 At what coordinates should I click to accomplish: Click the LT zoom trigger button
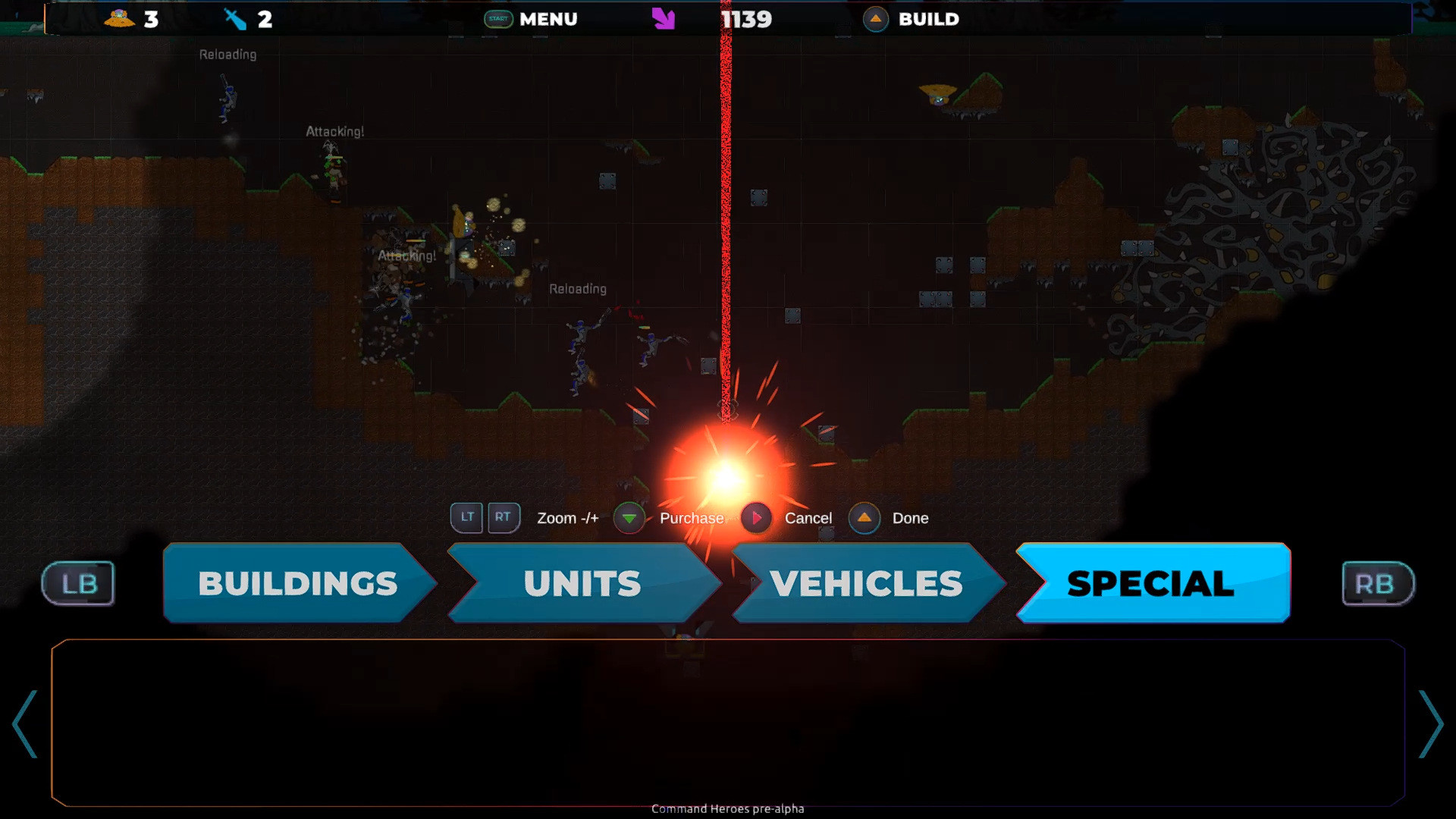pyautogui.click(x=466, y=518)
